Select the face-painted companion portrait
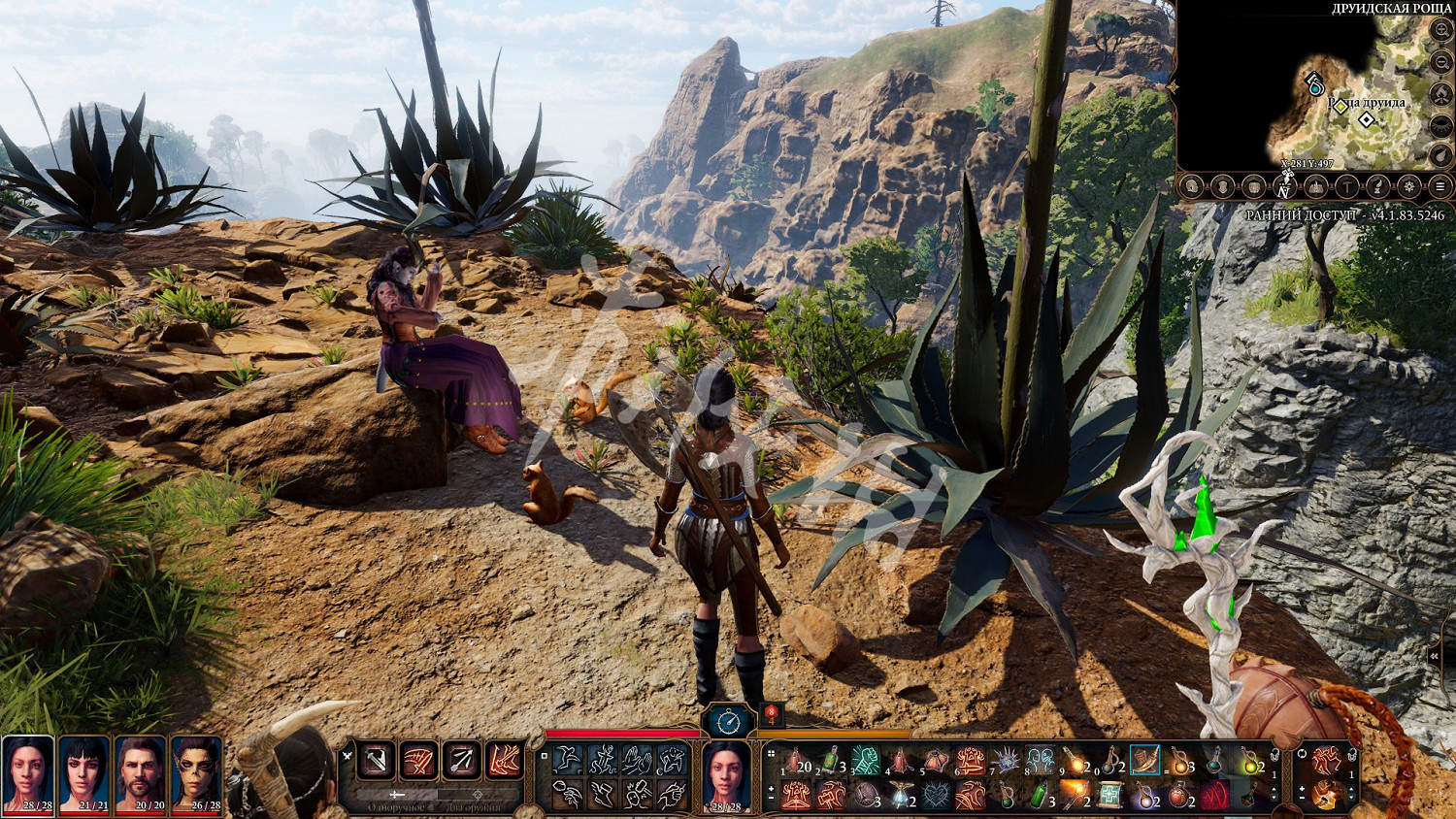1456x819 pixels. pyautogui.click(x=197, y=772)
